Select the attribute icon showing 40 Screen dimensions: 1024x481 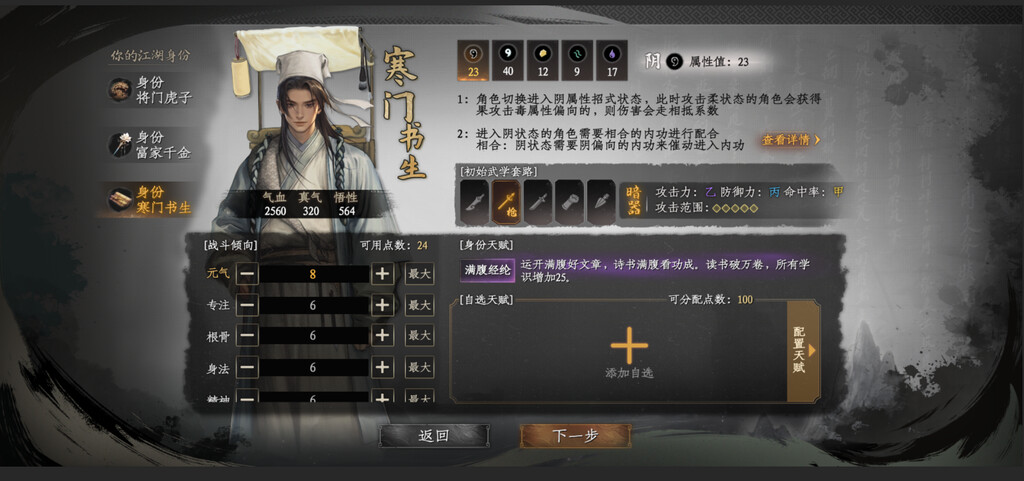(508, 60)
